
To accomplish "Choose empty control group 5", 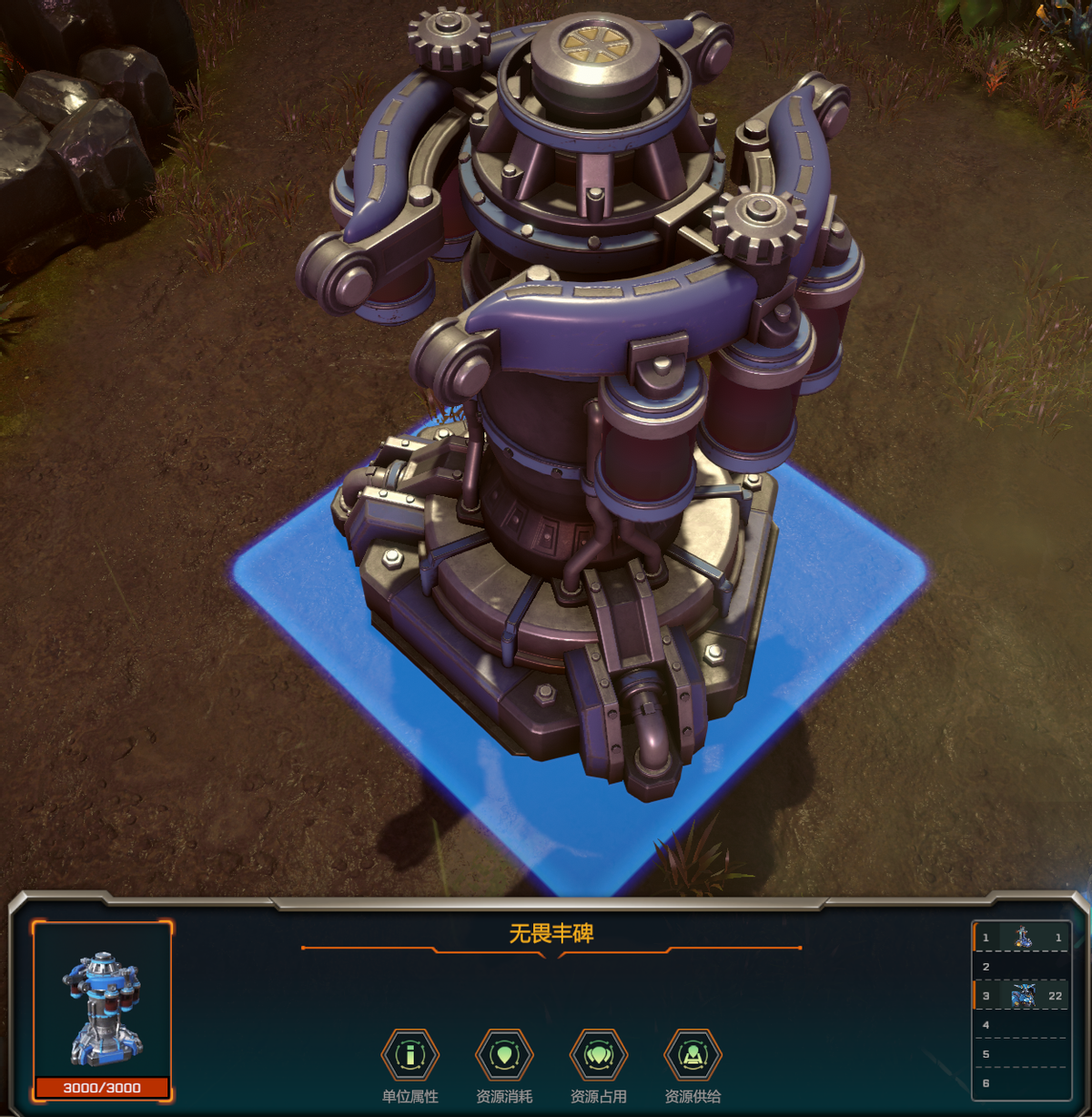I will click(x=1022, y=1054).
